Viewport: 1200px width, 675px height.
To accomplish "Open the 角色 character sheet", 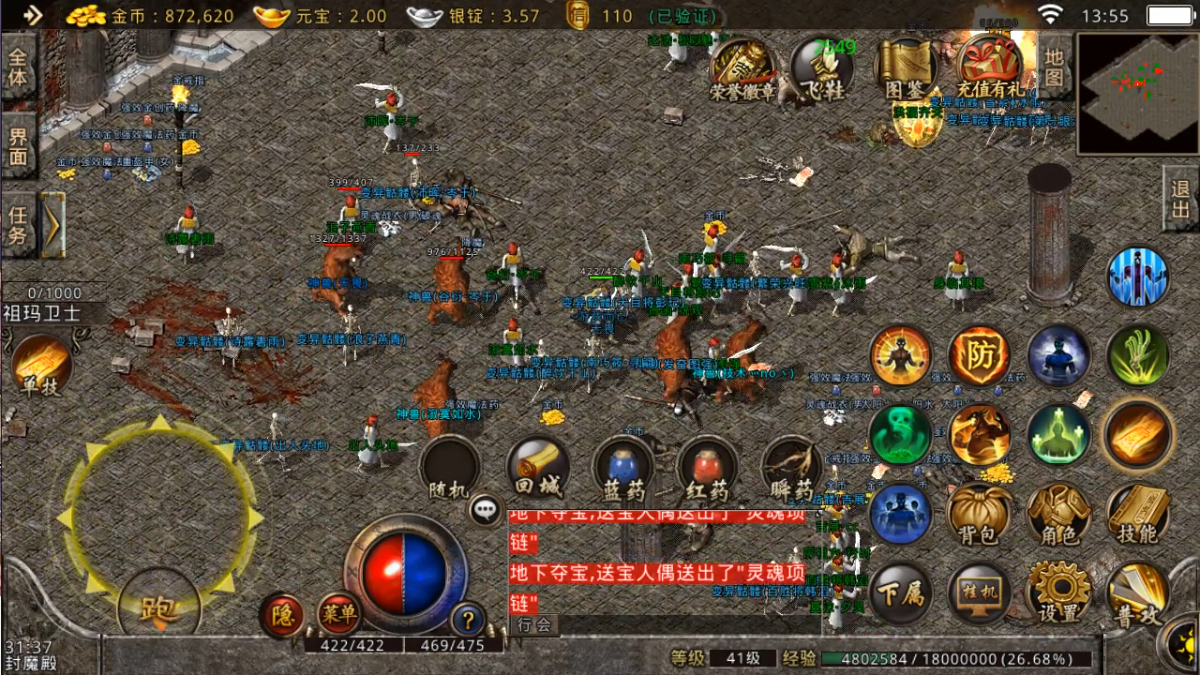I will pos(1059,515).
